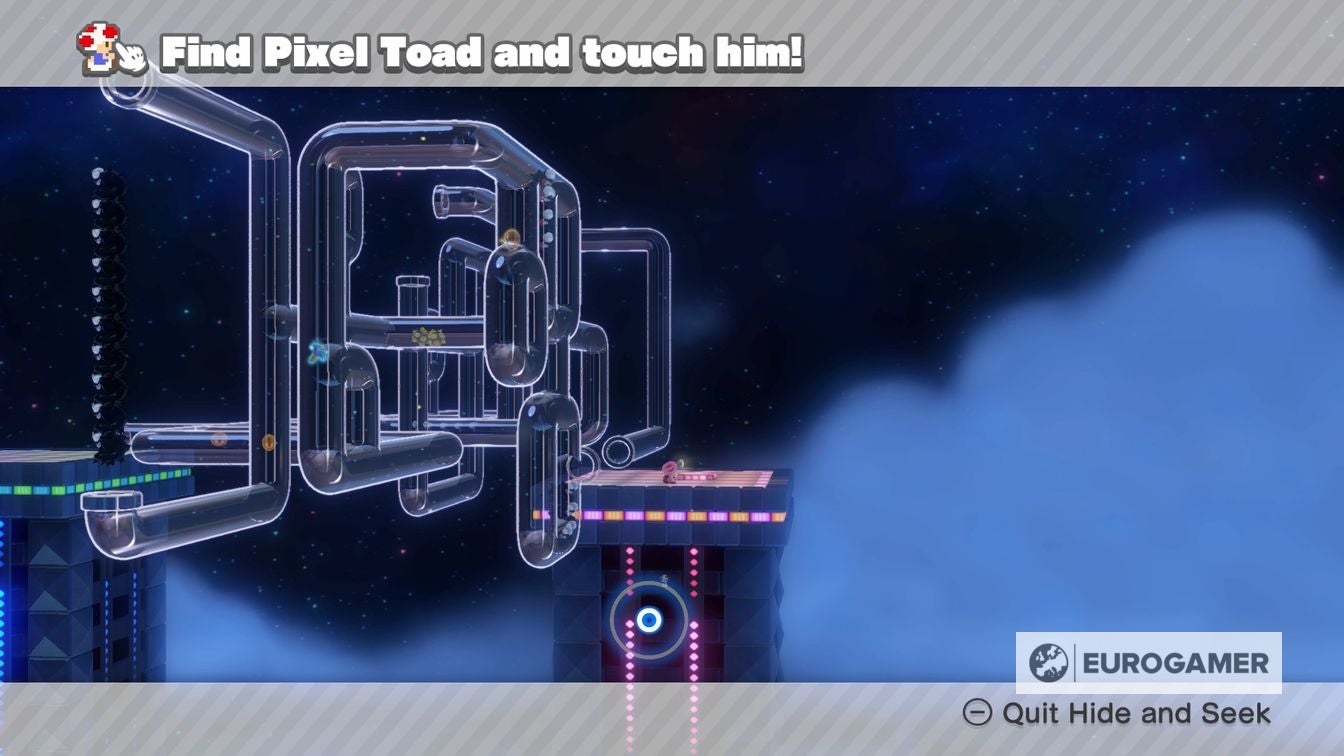This screenshot has height=756, width=1344.
Task: Touch the angled pipe opening near the top
Action: 443,198
